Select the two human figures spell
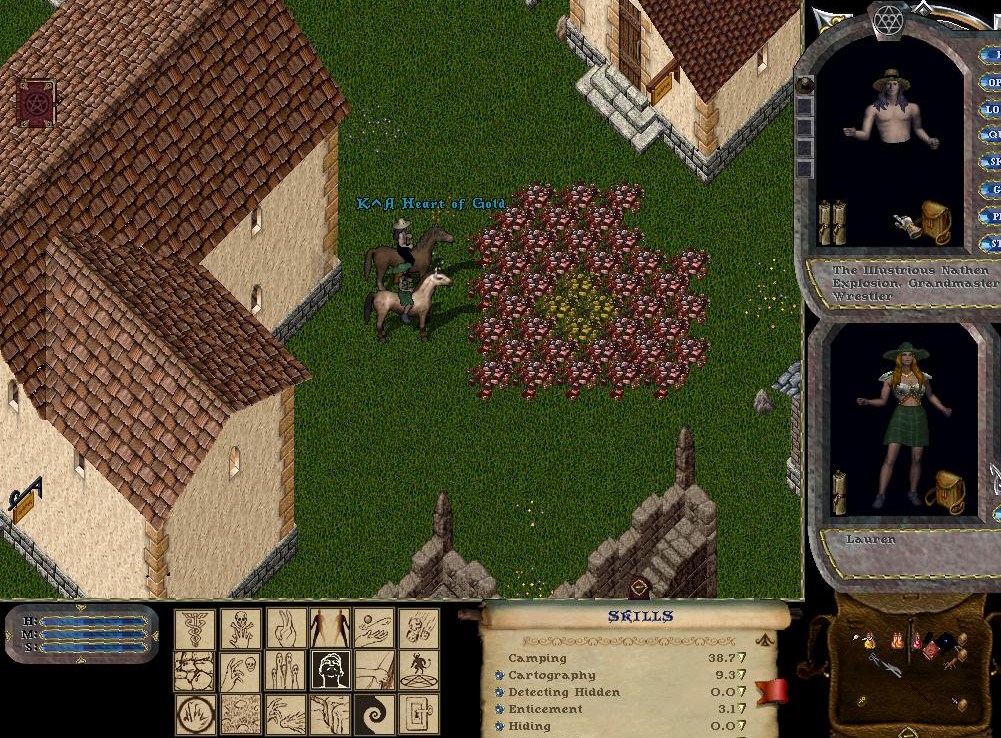The image size is (1001, 738). tap(330, 629)
